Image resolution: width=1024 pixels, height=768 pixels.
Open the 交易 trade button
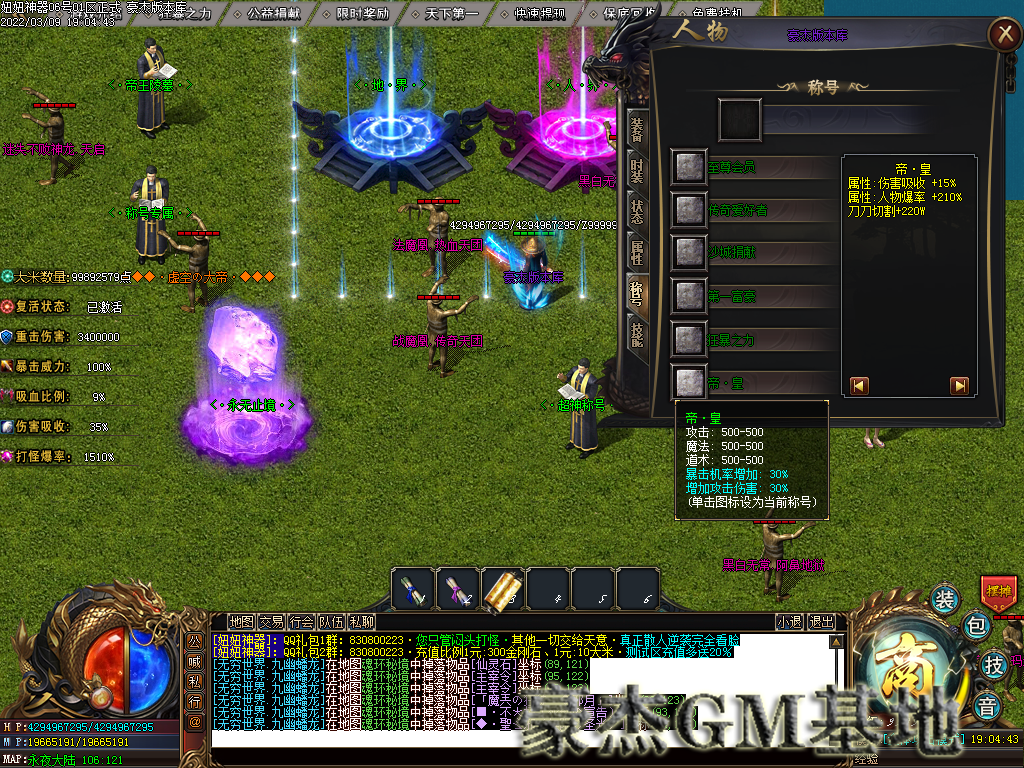(x=271, y=621)
